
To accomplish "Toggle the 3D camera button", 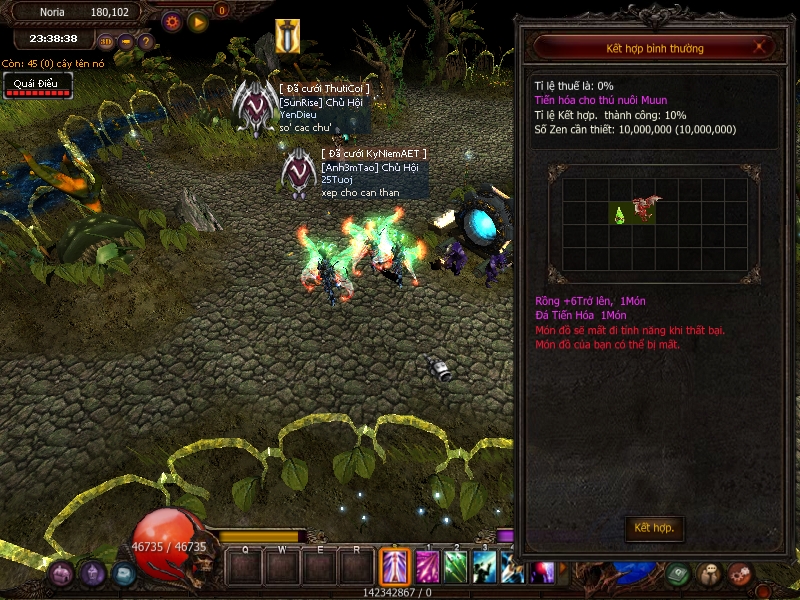I will tap(107, 42).
